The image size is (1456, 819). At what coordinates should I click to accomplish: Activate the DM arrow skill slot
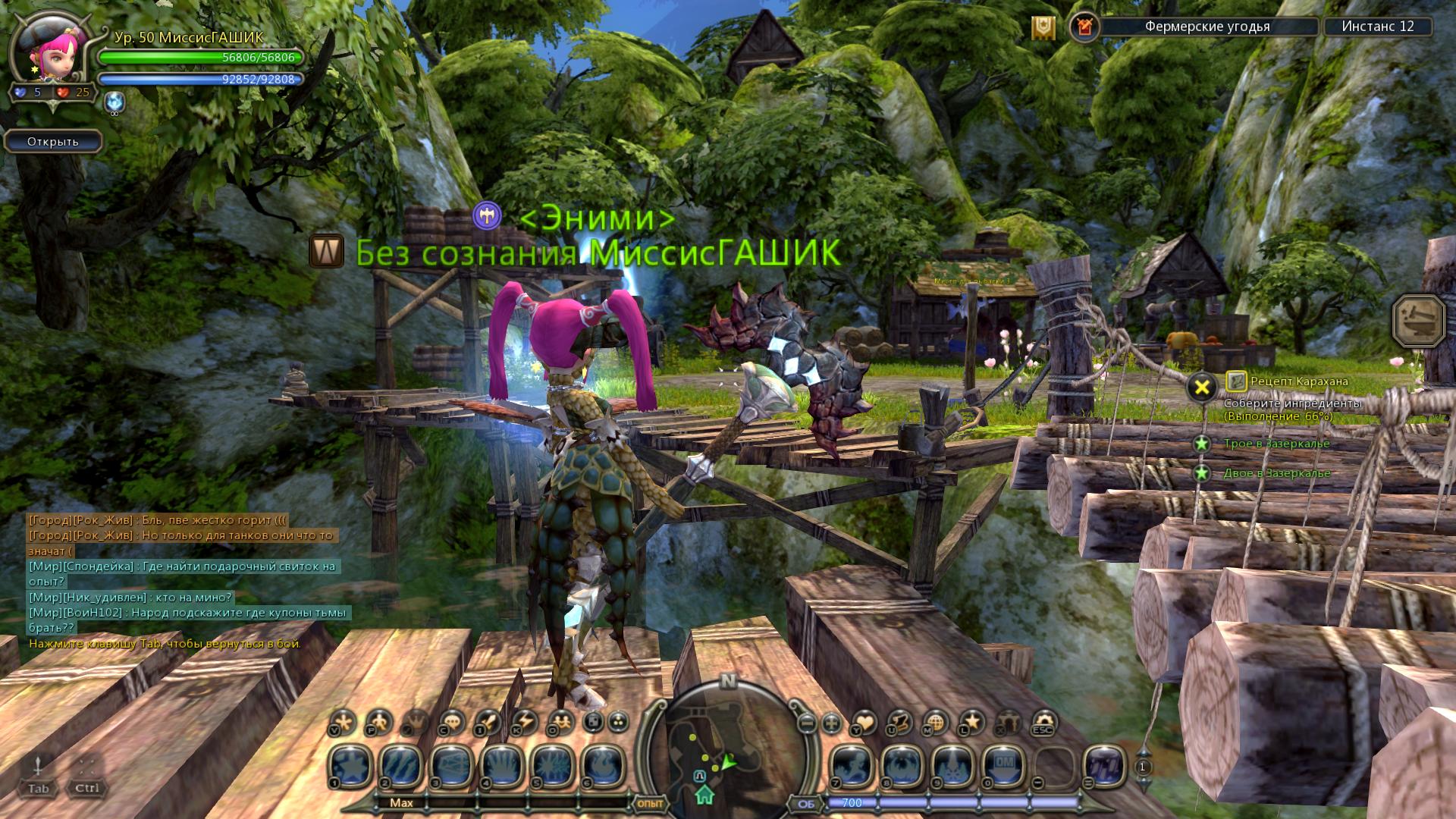pos(1004,764)
